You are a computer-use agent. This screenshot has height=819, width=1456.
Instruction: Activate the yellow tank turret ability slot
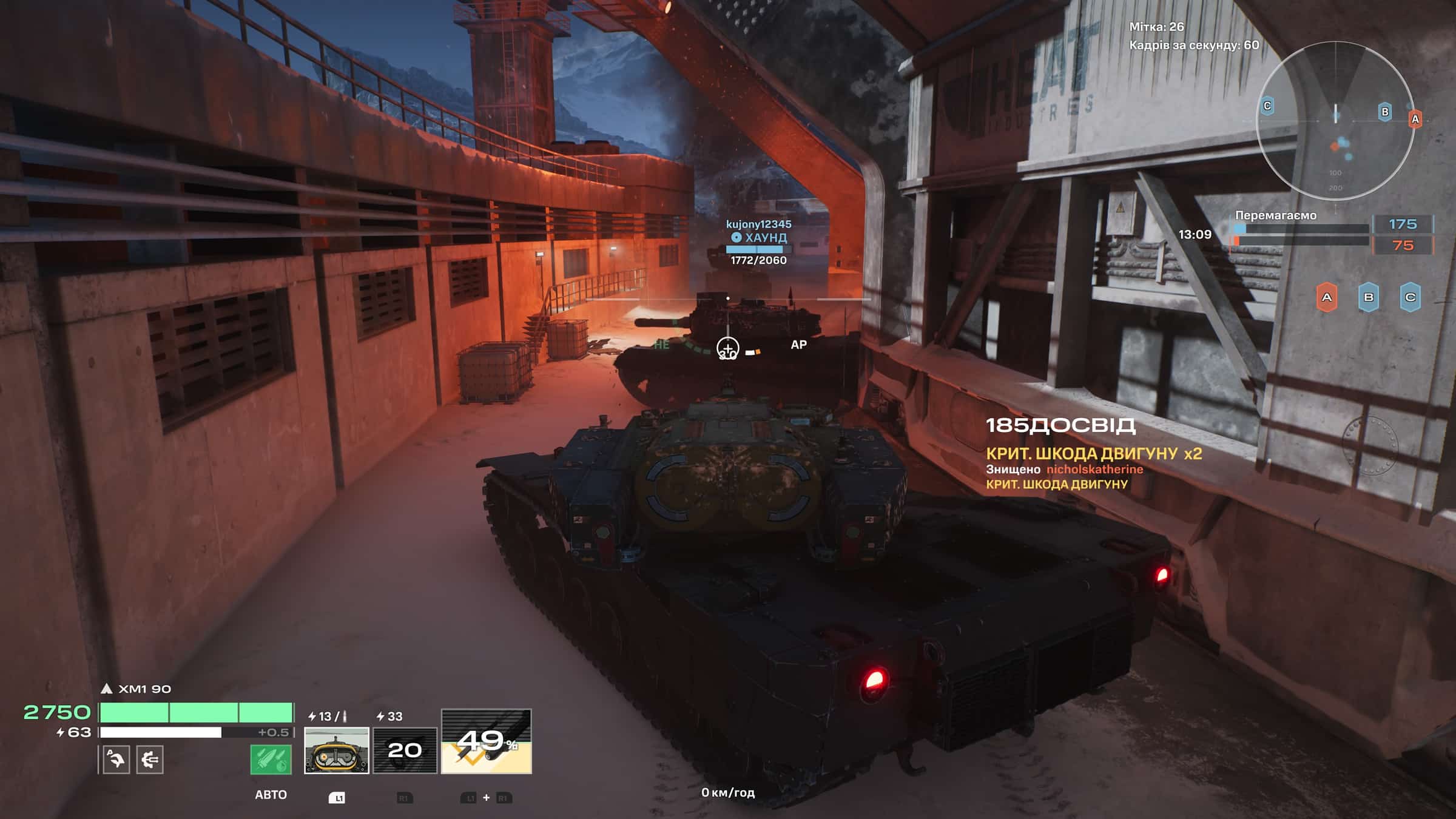336,750
